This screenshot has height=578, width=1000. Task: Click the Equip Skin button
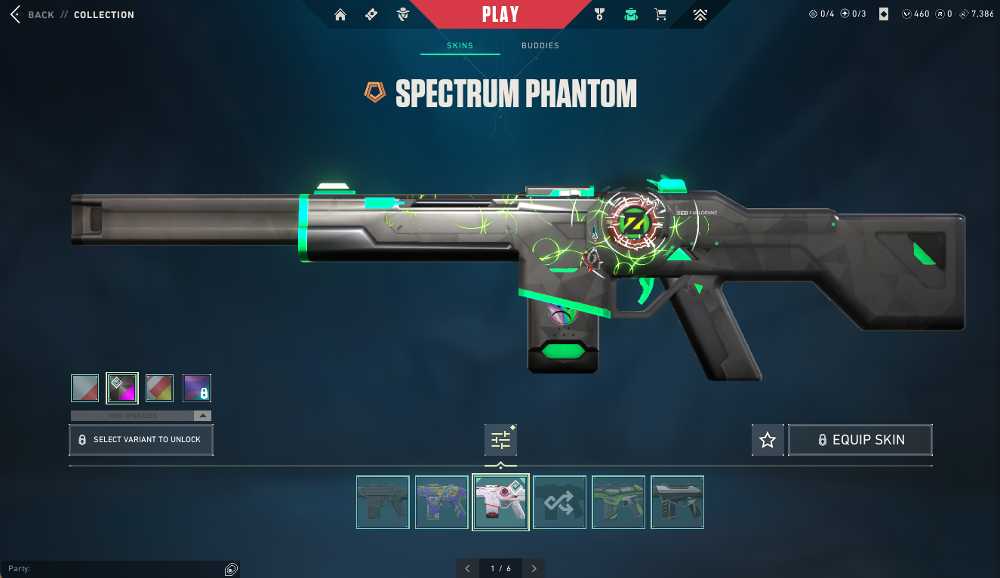(x=861, y=440)
